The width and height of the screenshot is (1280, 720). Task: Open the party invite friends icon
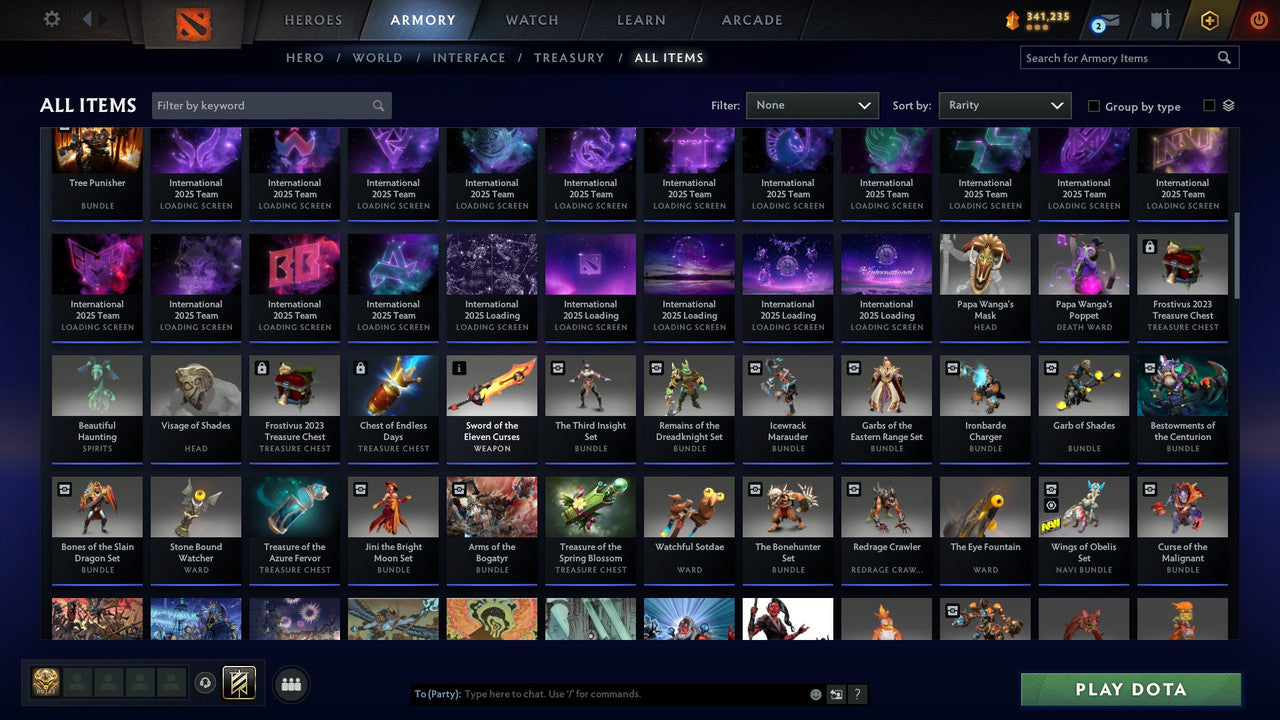(x=291, y=684)
